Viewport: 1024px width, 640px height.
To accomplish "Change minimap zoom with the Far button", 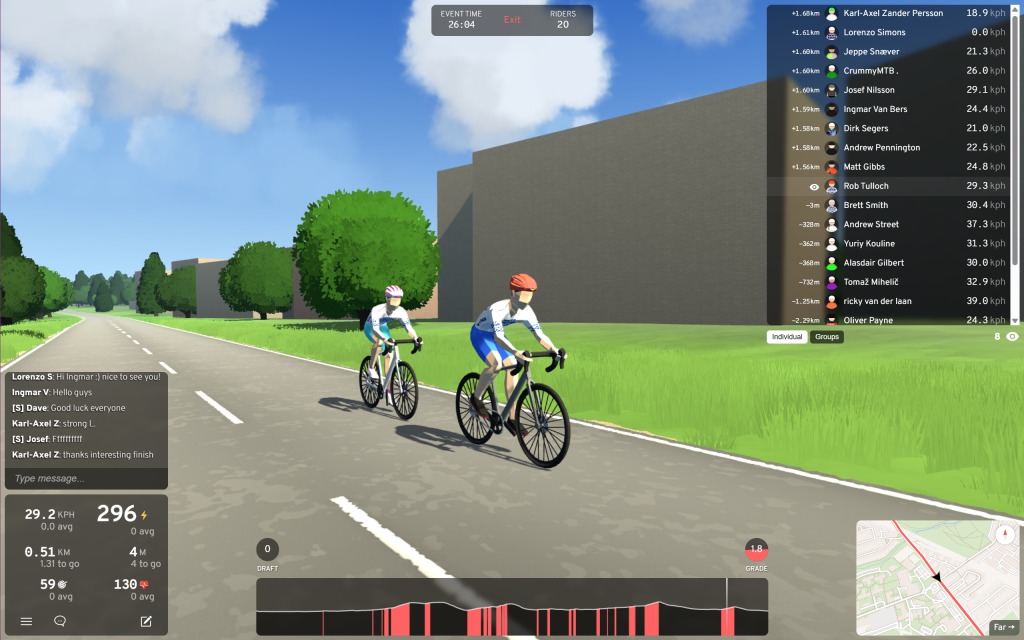I will click(1002, 627).
